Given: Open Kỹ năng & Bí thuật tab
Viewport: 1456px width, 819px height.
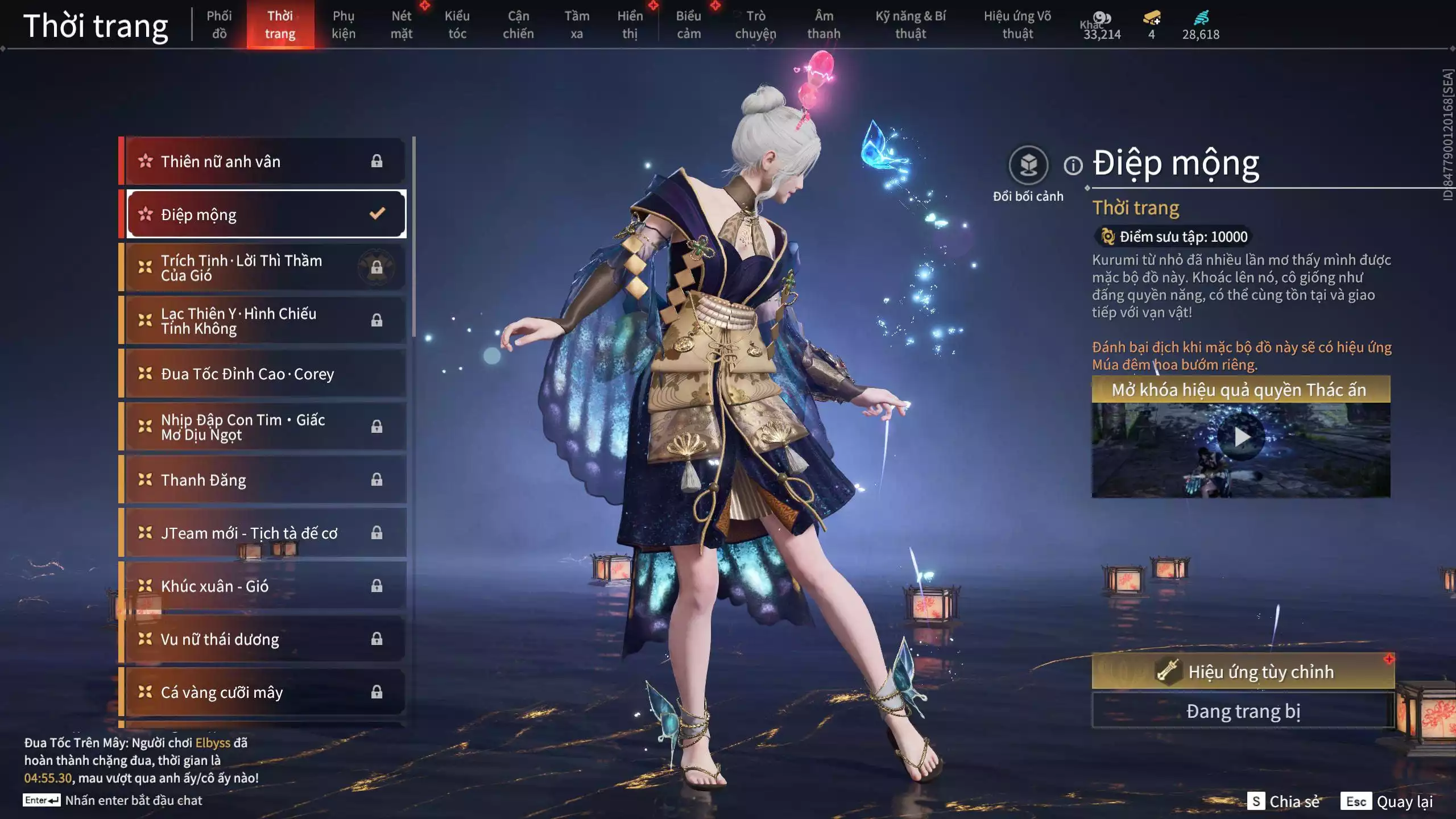Looking at the screenshot, I should (x=910, y=24).
